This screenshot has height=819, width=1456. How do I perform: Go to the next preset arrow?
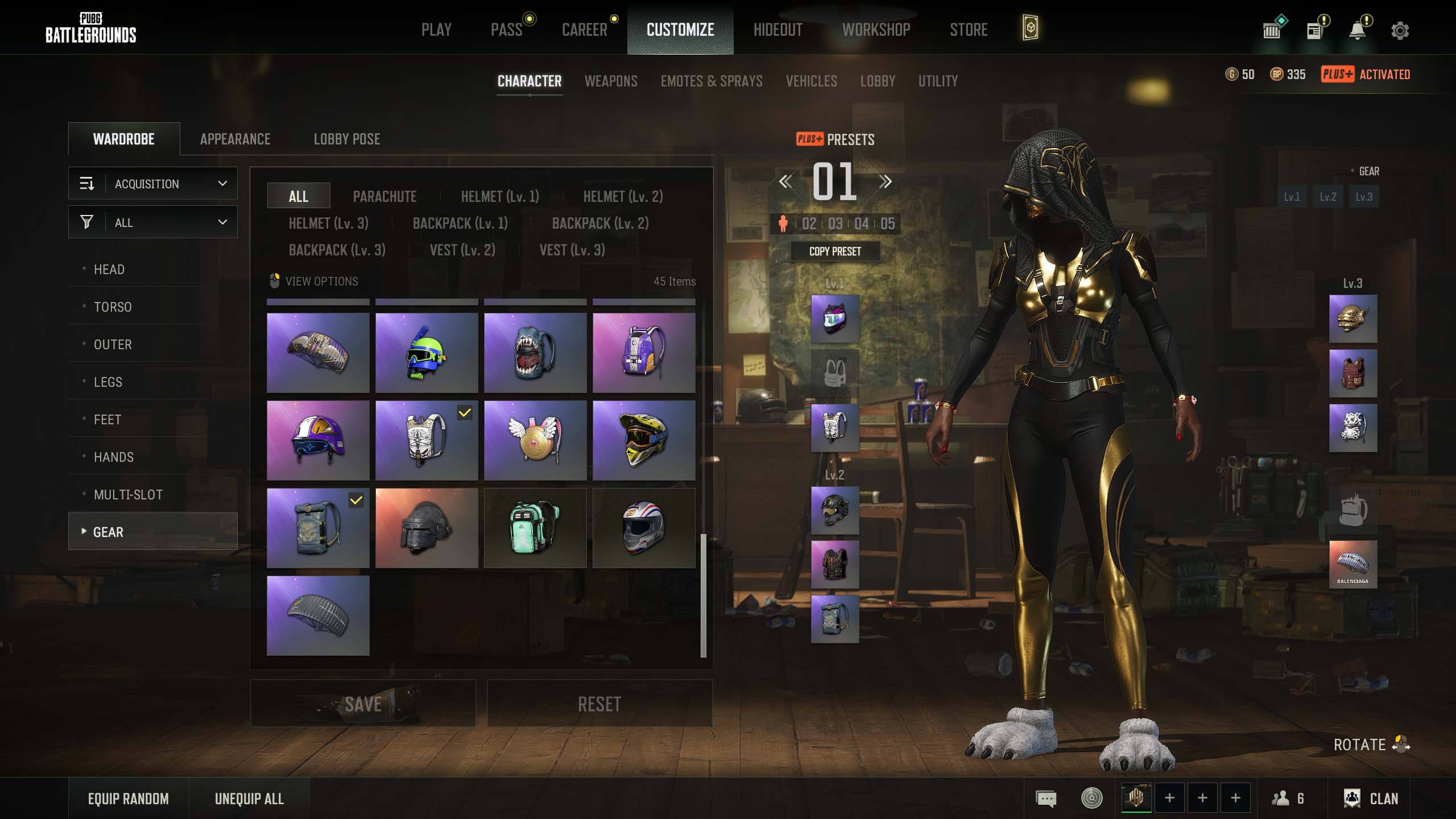(x=885, y=182)
